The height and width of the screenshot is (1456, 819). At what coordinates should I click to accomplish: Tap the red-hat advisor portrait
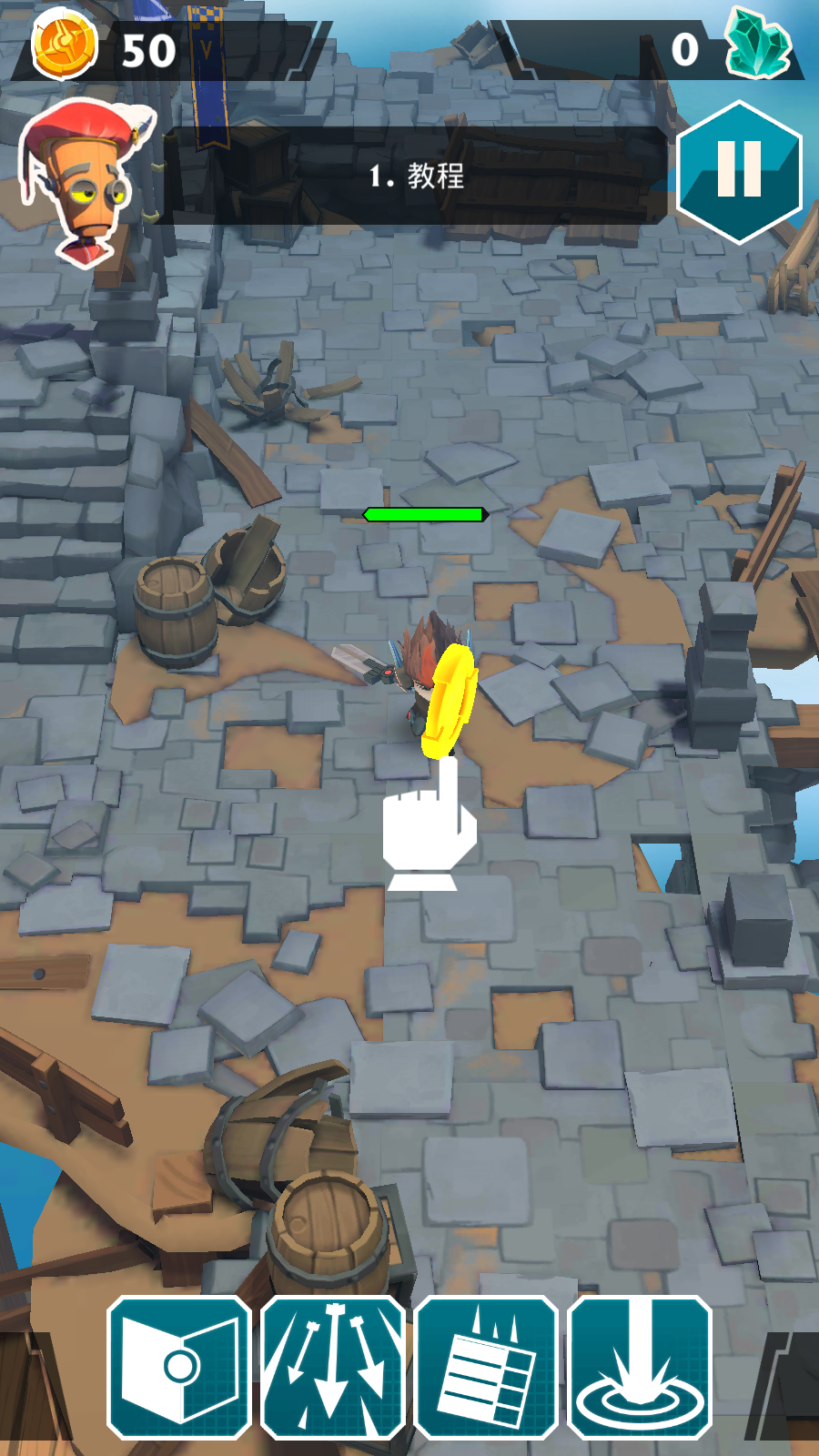coord(86,182)
